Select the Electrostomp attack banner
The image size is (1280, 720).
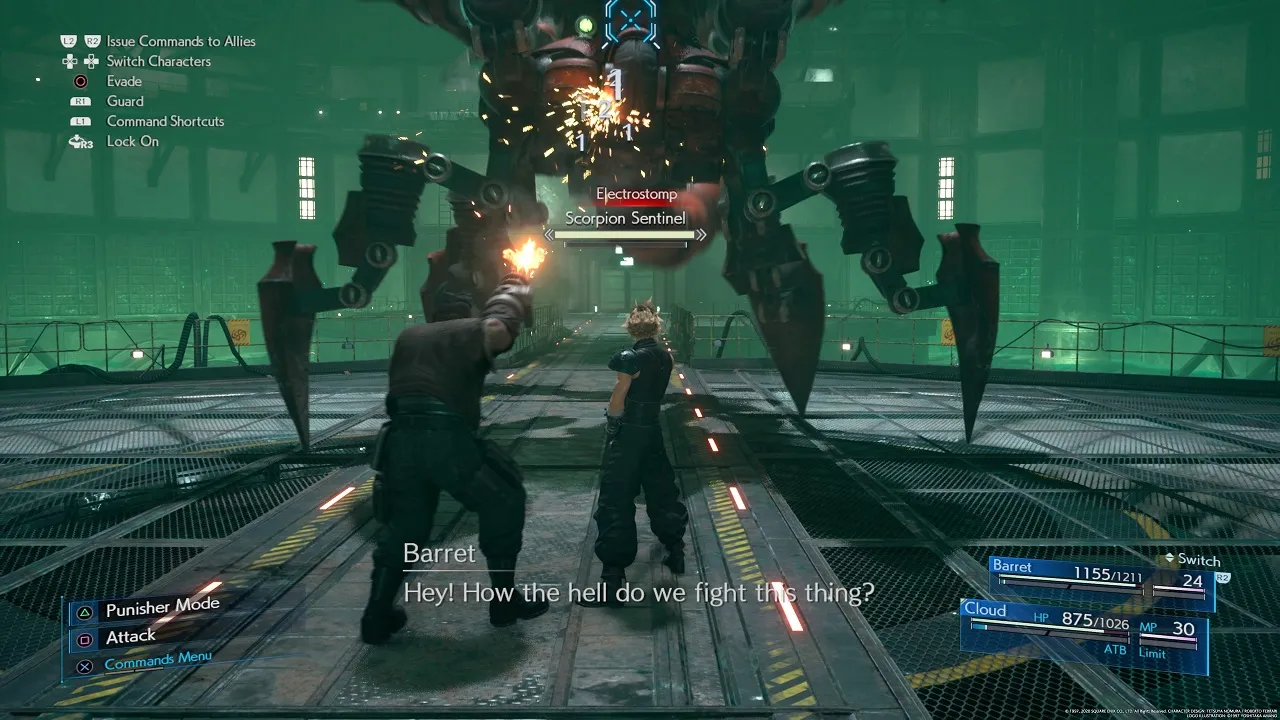(637, 193)
